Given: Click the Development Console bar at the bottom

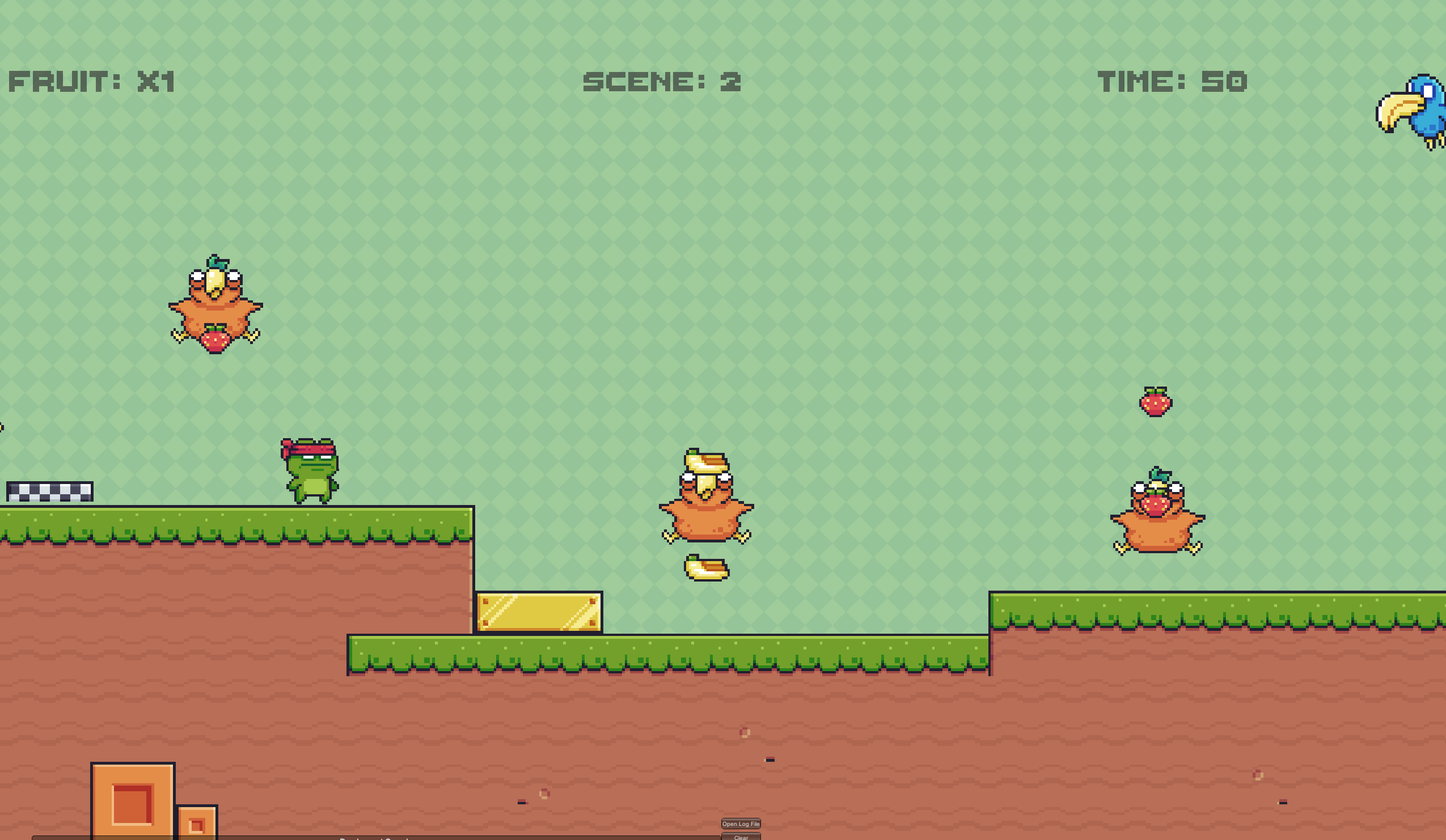Looking at the screenshot, I should coord(373,838).
